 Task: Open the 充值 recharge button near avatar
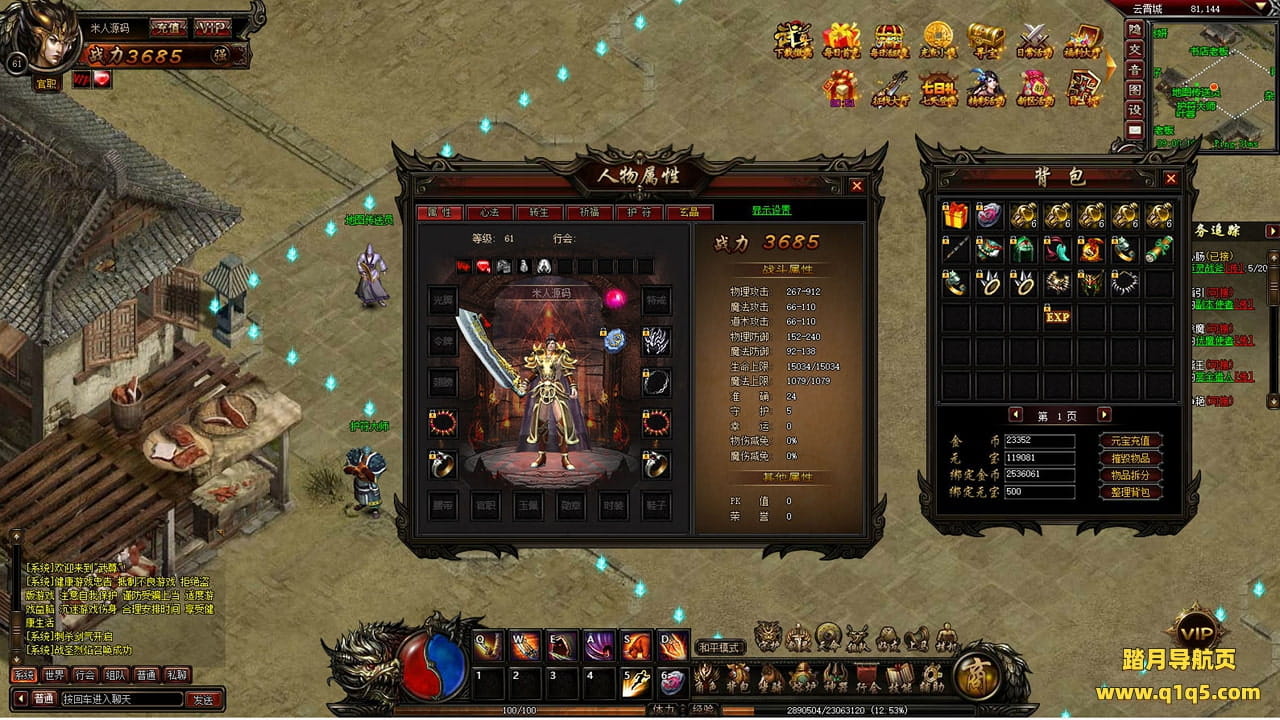coord(165,27)
